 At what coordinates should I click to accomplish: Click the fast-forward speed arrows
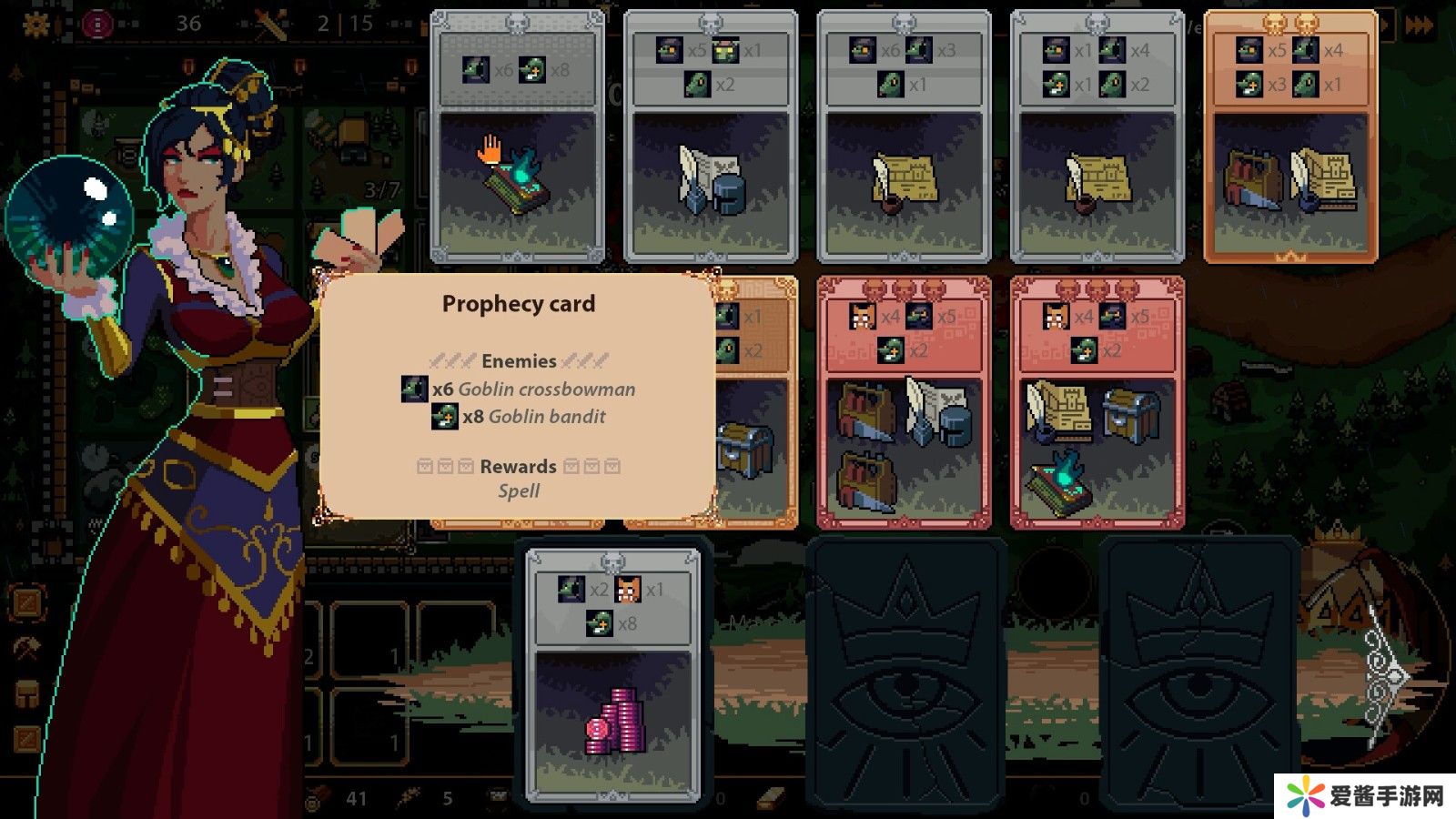pos(1420,25)
